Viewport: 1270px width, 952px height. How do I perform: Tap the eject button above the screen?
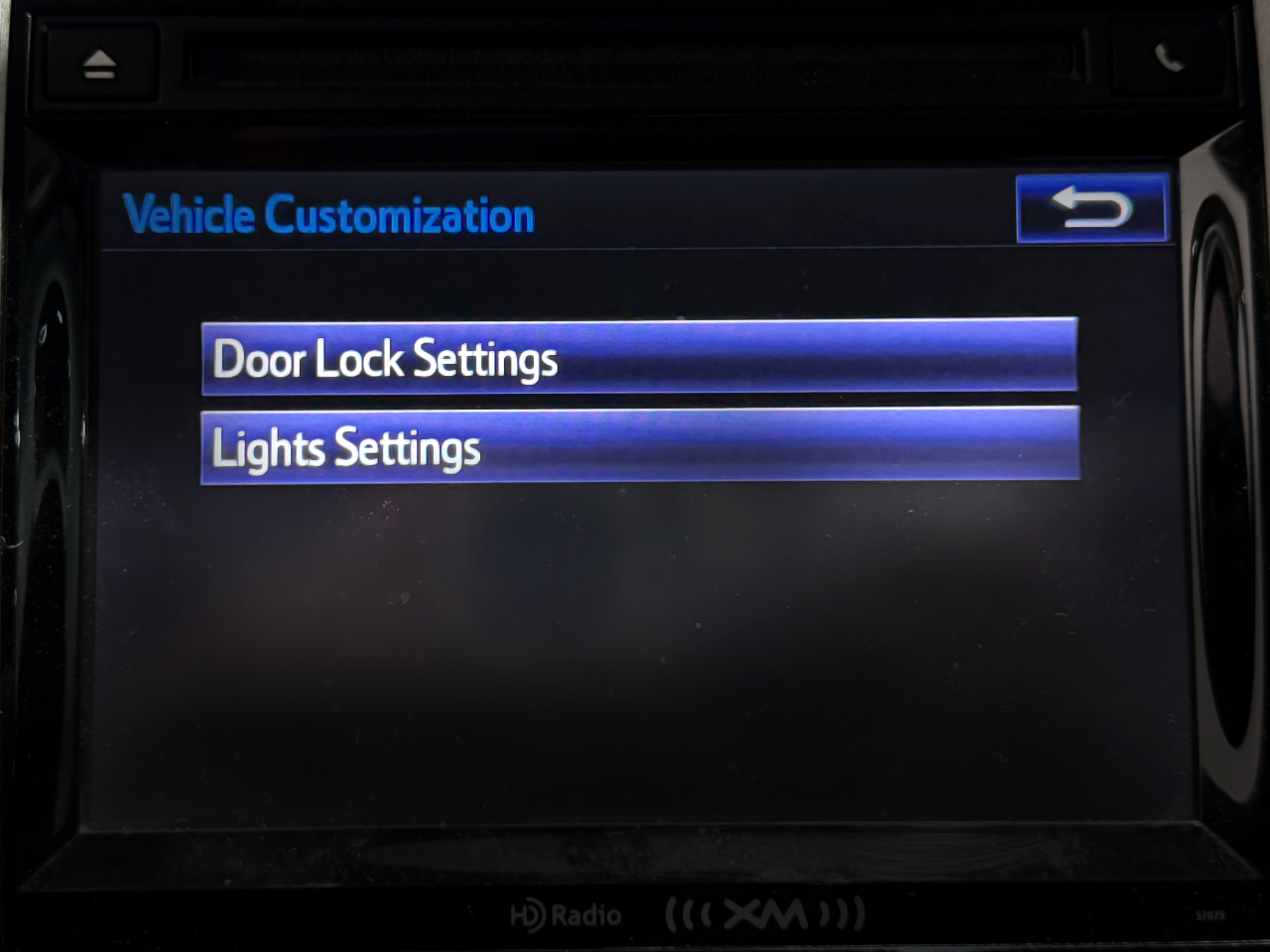tap(99, 65)
